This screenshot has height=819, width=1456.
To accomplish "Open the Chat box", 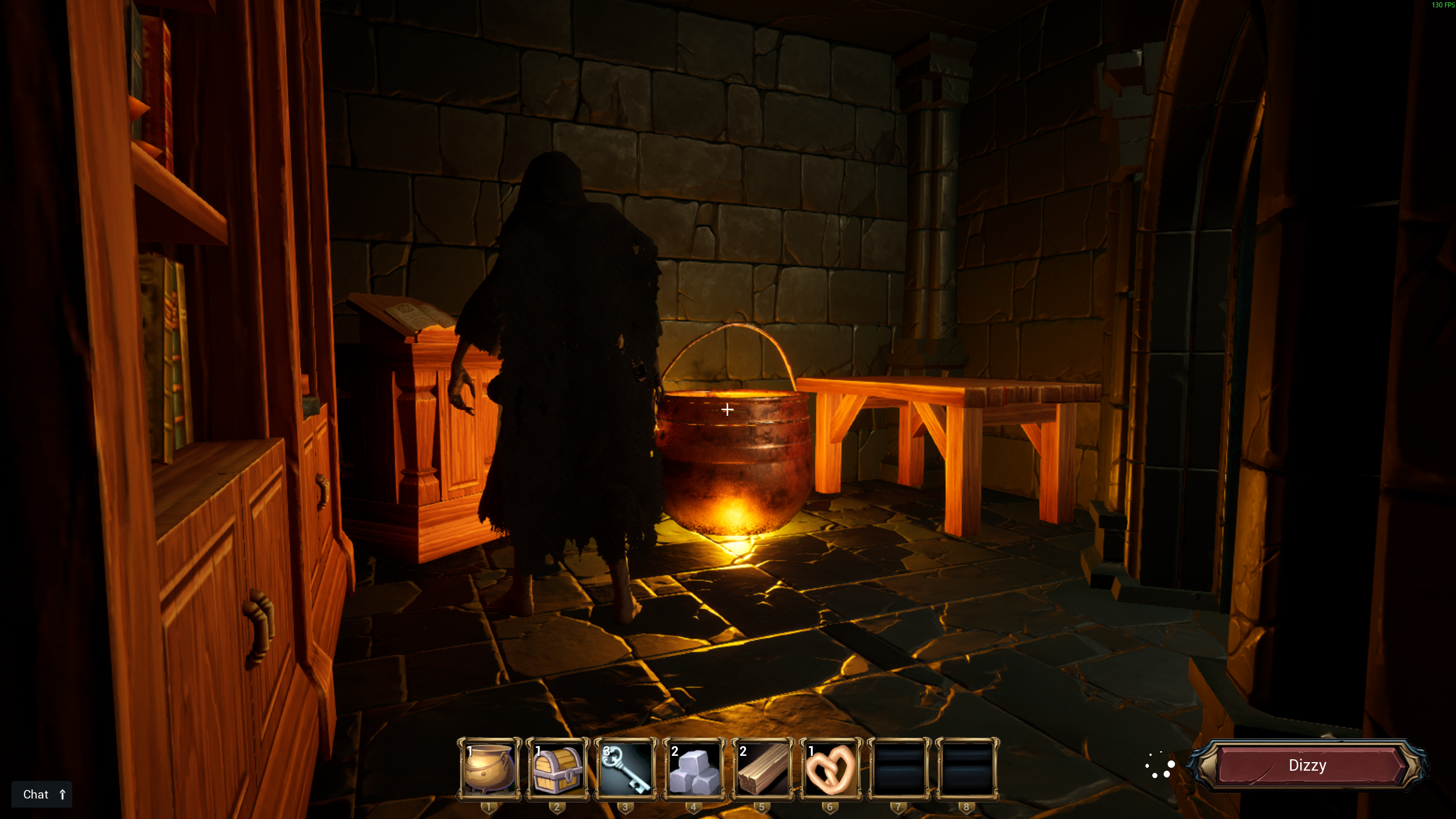I will (x=42, y=794).
